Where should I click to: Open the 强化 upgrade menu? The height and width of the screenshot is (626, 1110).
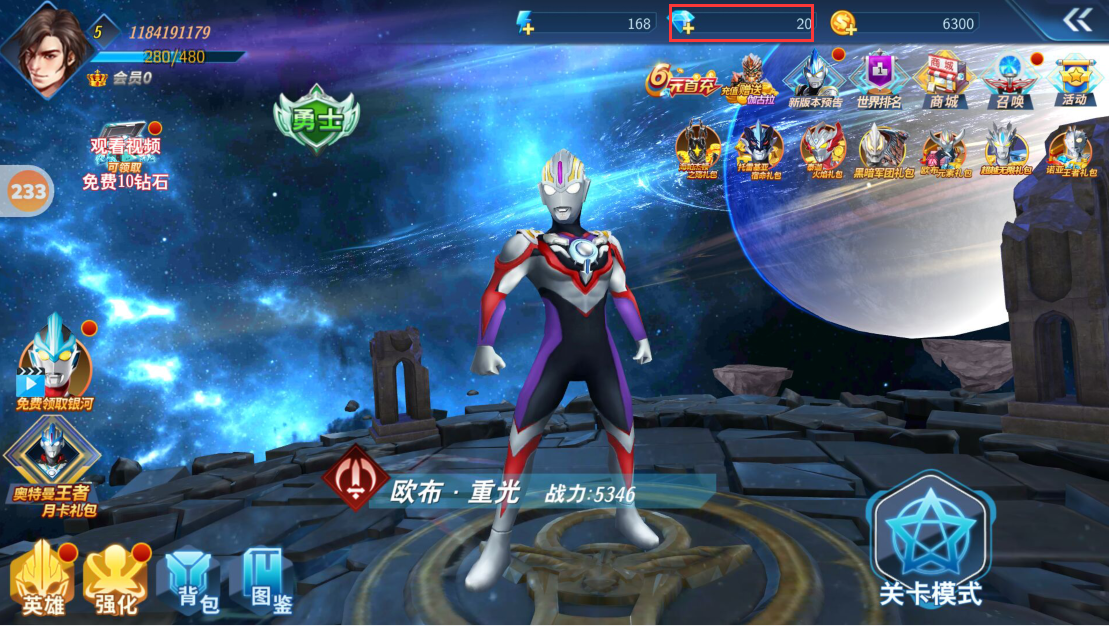coord(115,582)
